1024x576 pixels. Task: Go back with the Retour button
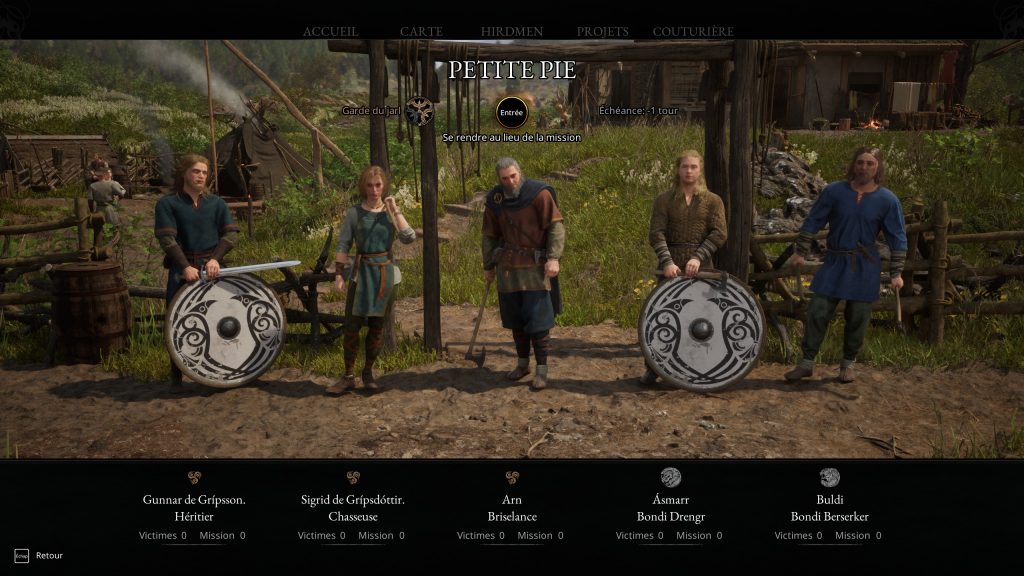tap(39, 555)
